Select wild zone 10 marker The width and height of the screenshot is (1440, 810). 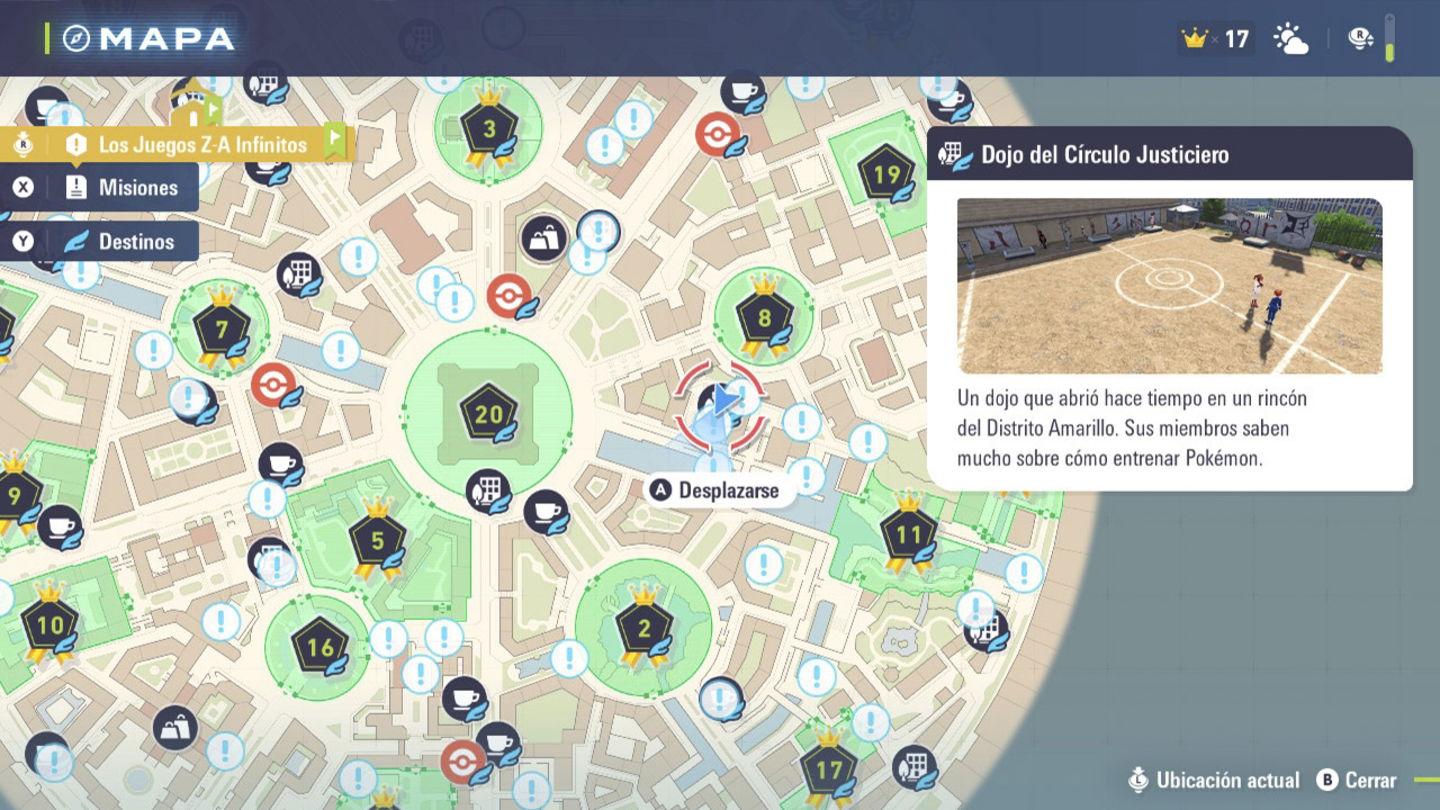(49, 626)
